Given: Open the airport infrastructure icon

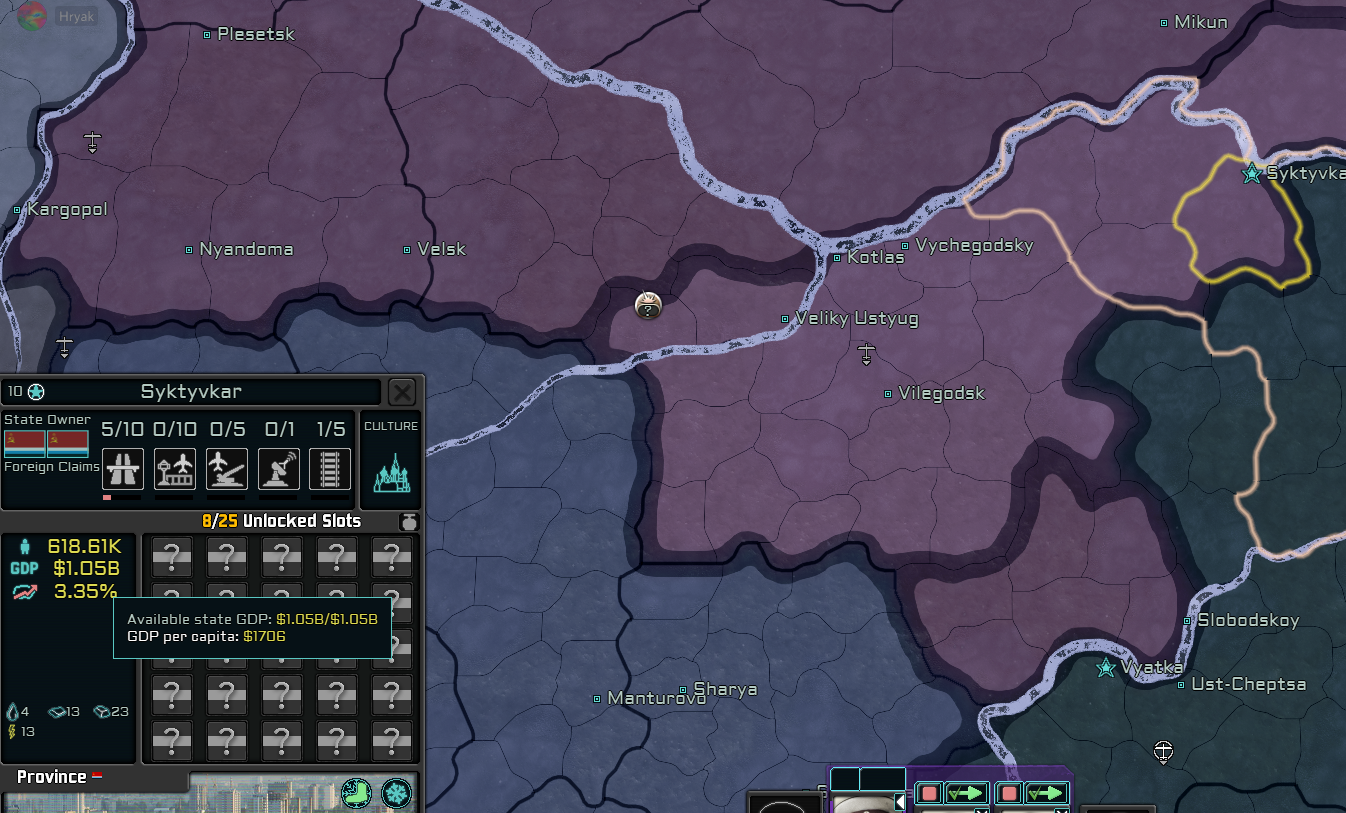Looking at the screenshot, I should coord(175,471).
